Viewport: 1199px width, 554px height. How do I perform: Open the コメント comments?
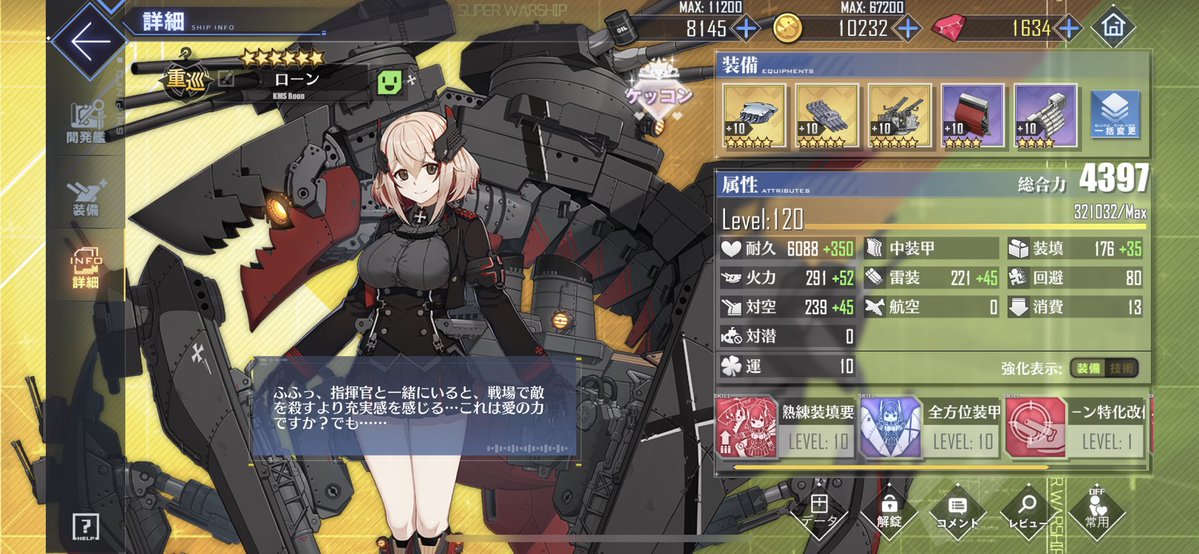957,510
